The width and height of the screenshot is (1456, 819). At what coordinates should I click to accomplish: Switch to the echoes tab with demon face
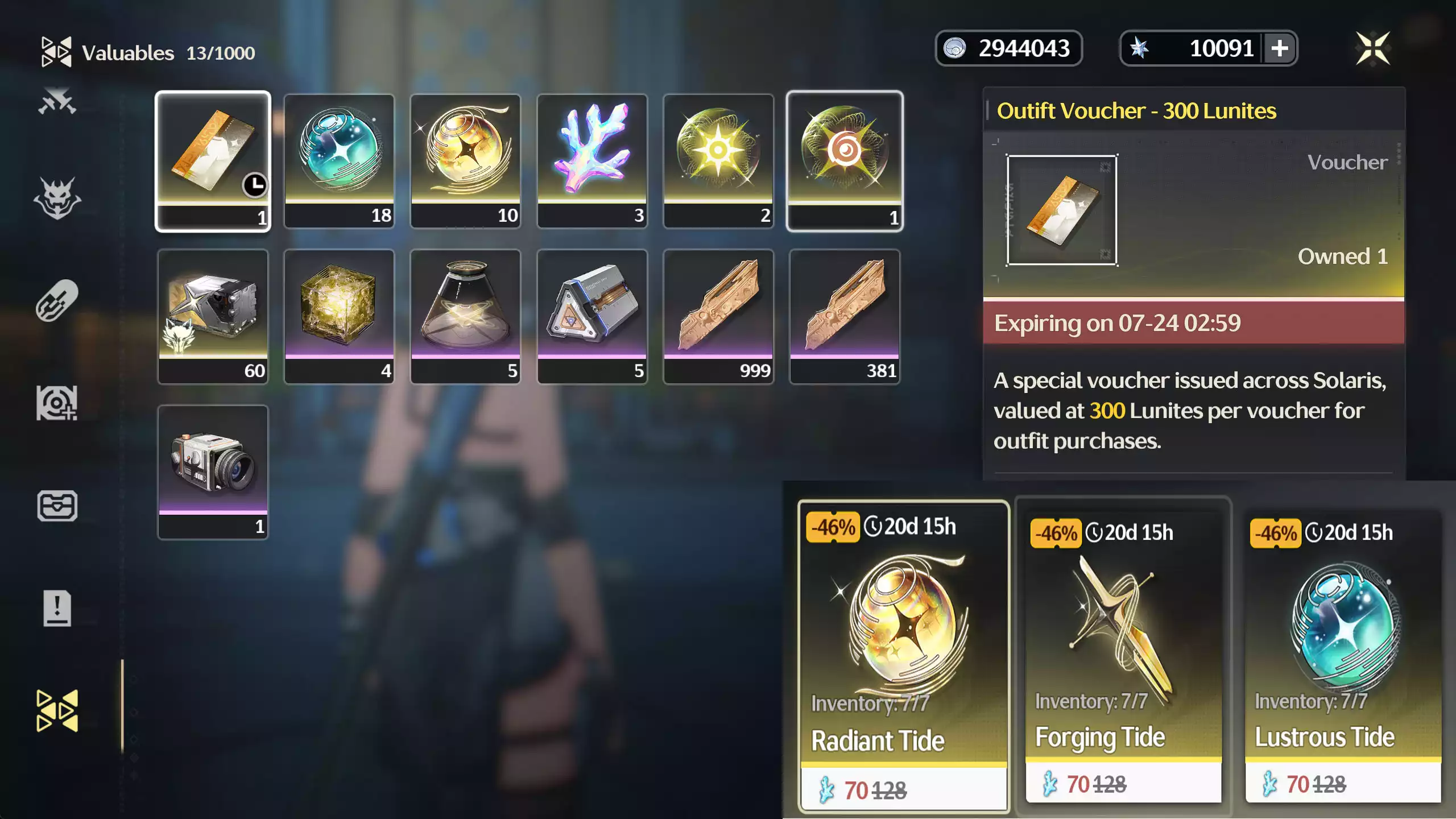click(x=57, y=198)
